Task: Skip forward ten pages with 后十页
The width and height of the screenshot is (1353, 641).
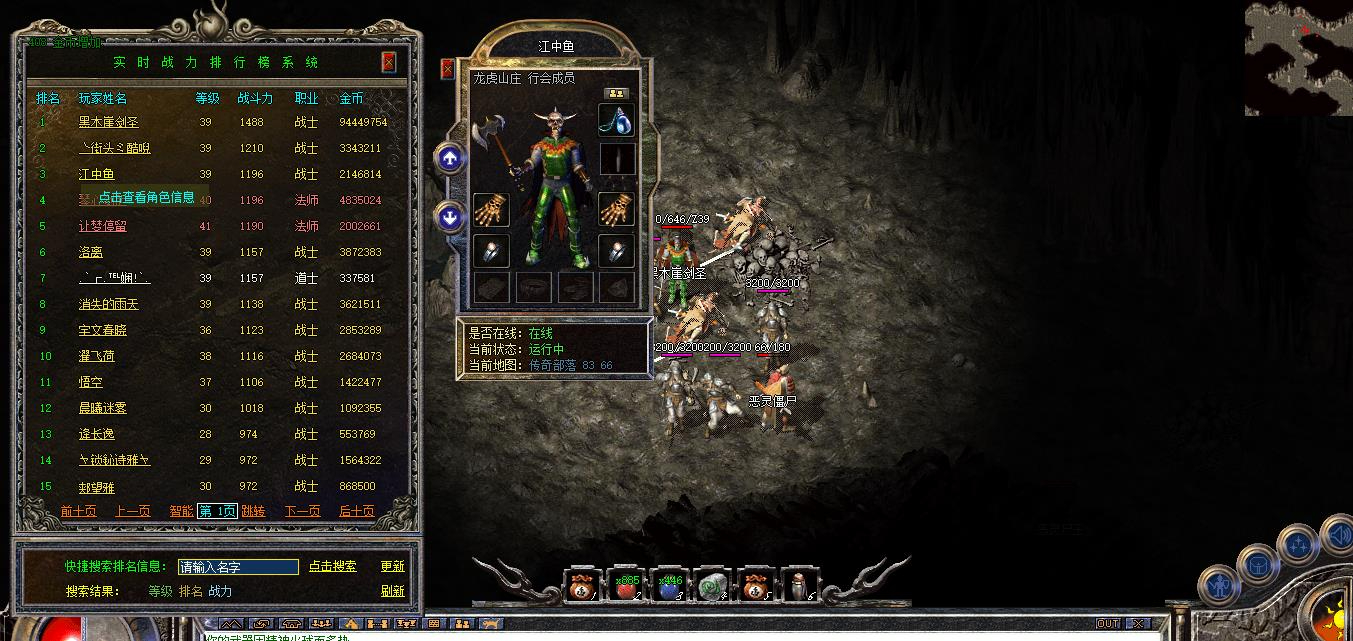Action: point(356,511)
